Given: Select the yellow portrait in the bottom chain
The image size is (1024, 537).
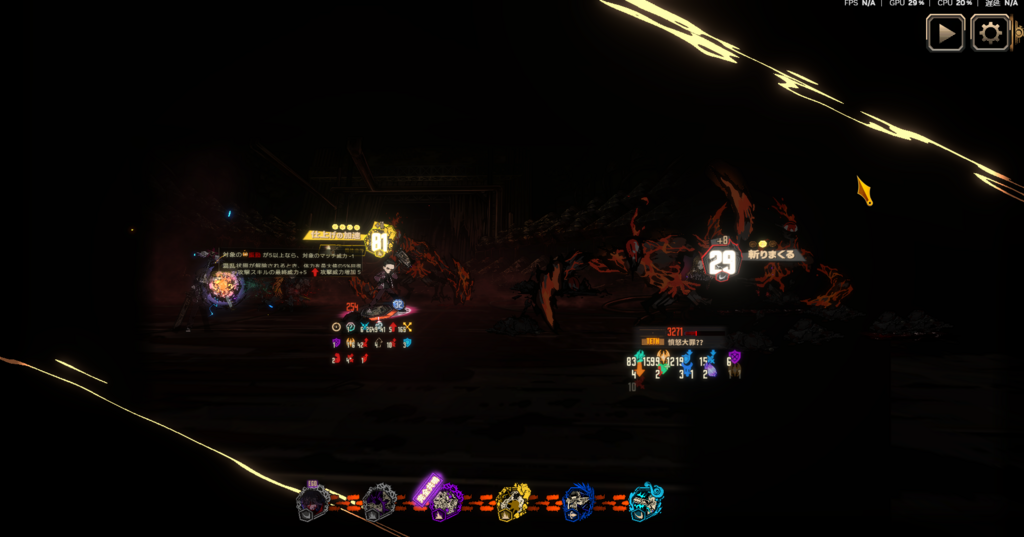Looking at the screenshot, I should click(x=513, y=502).
